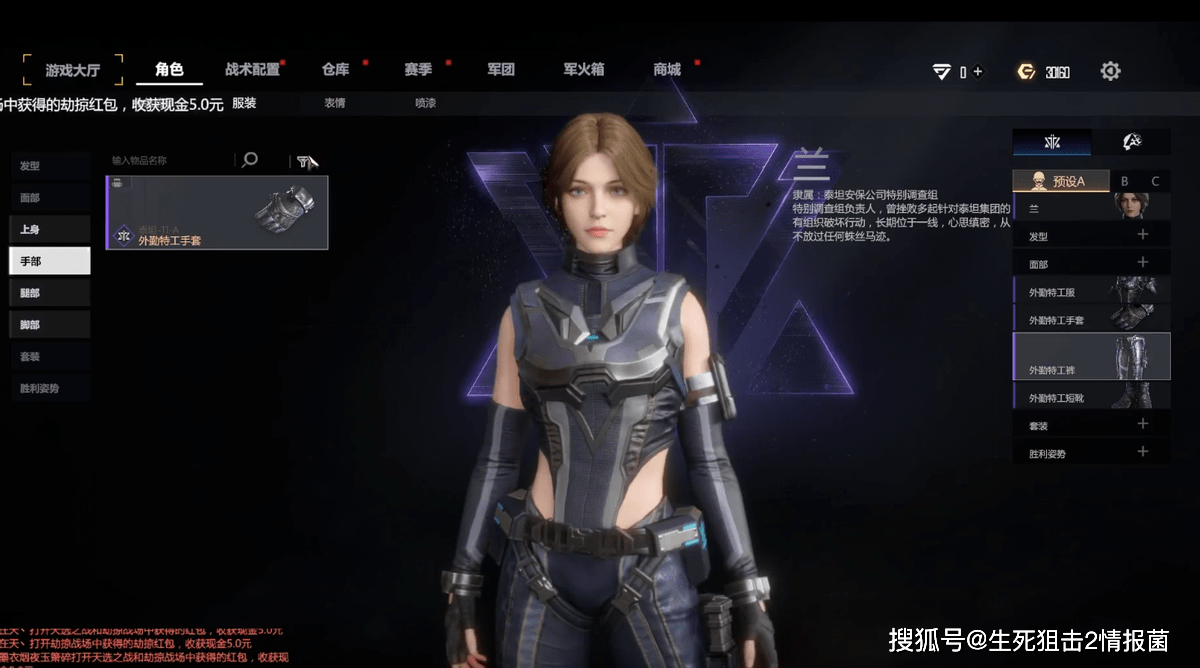Open the 军火箱 arms crate tab
The width and height of the screenshot is (1200, 668).
click(x=583, y=70)
